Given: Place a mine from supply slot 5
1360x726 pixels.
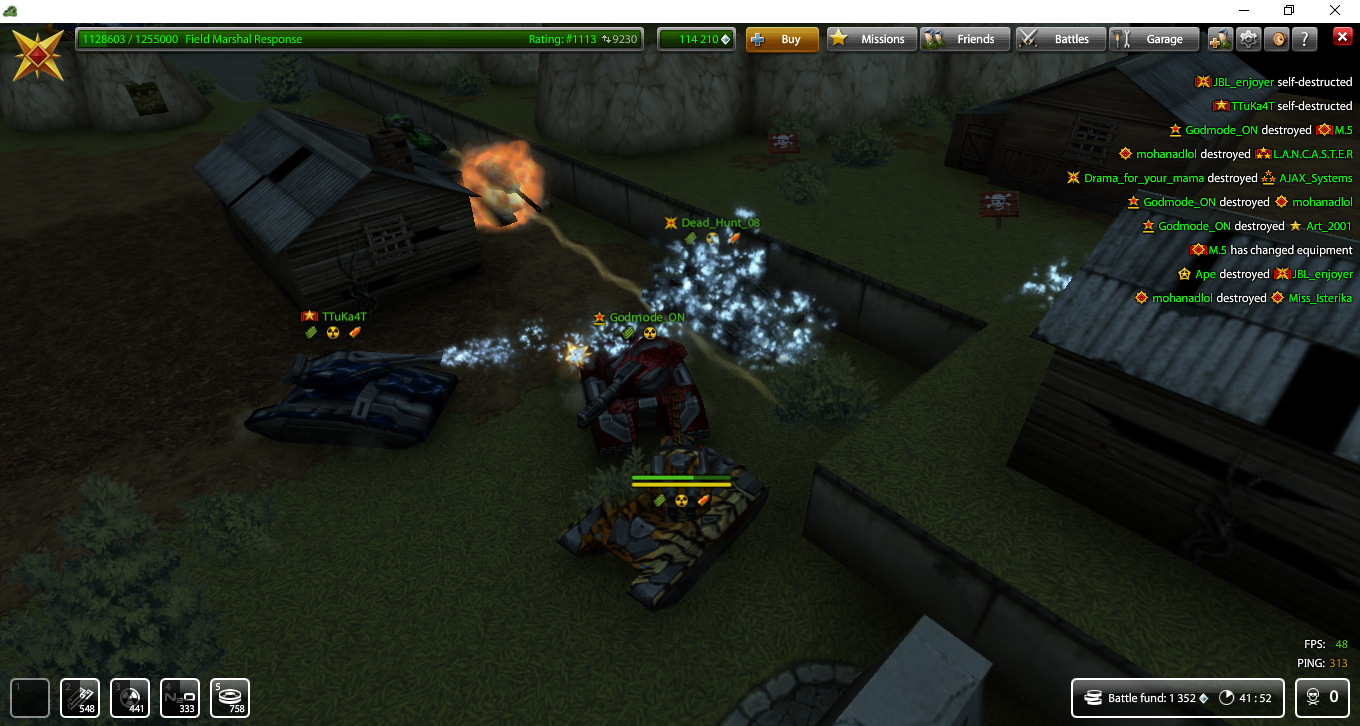Looking at the screenshot, I should click(229, 697).
